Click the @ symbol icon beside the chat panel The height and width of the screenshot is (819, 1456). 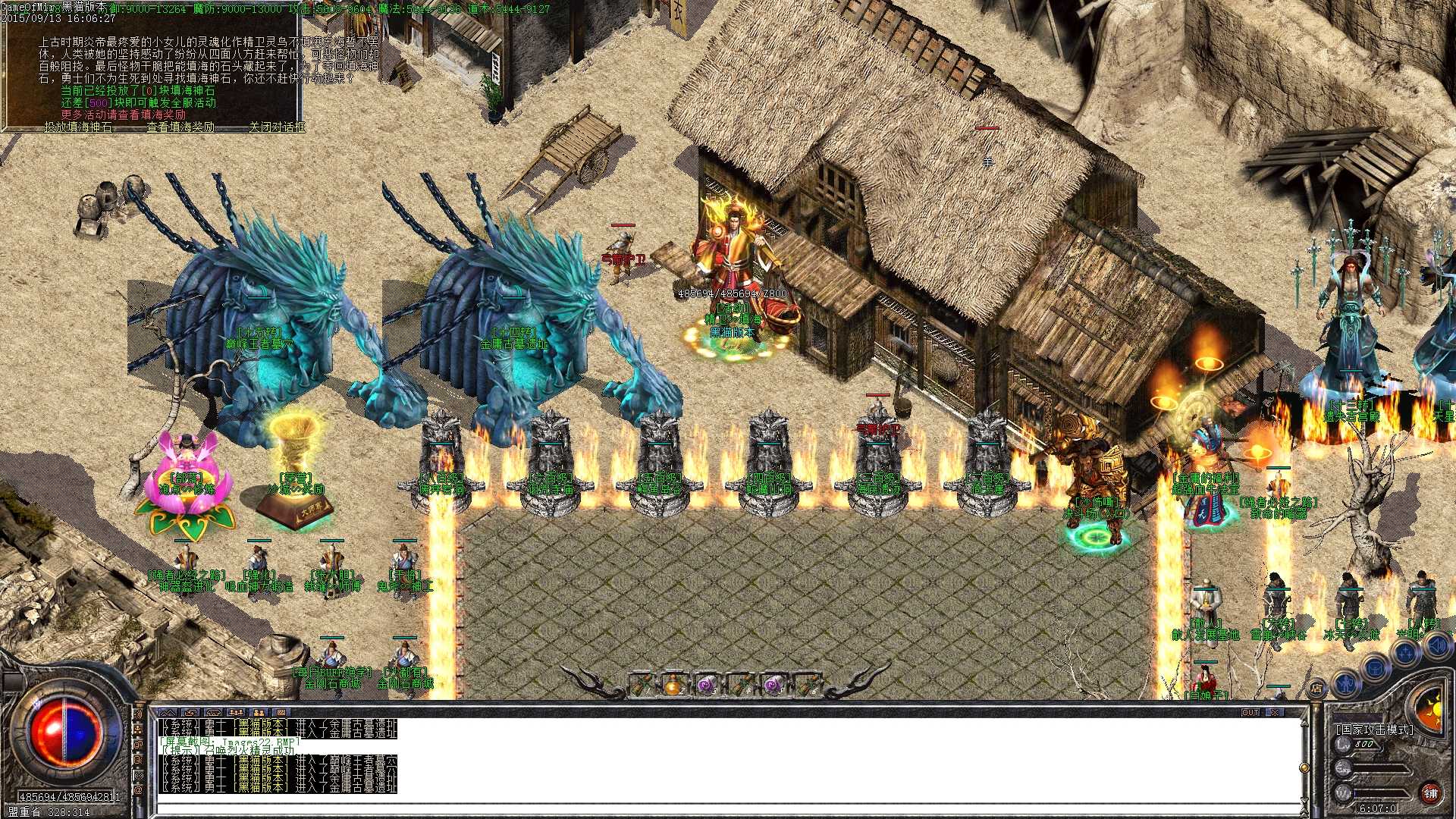coord(138,789)
